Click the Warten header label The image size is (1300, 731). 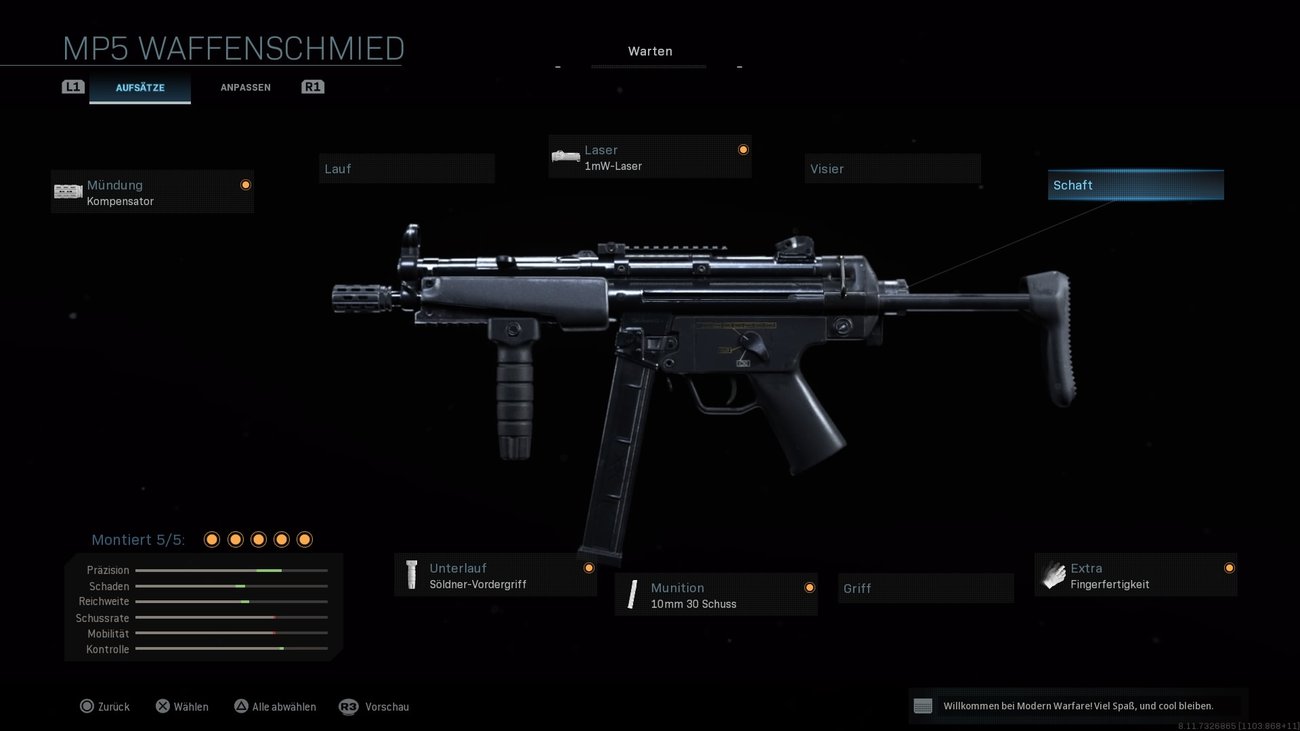pos(650,50)
